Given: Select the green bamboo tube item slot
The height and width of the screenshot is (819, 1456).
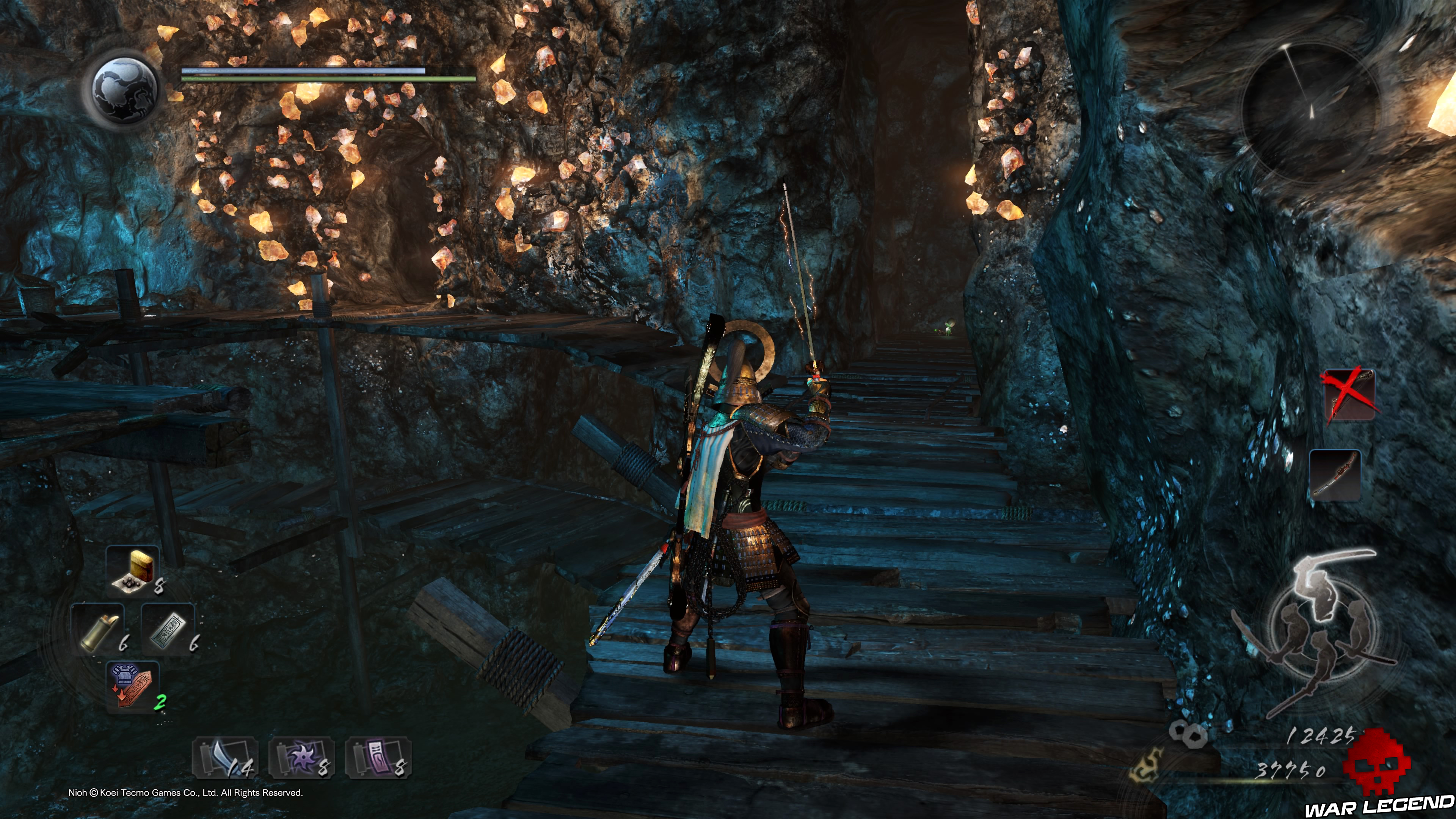Looking at the screenshot, I should point(98,630).
